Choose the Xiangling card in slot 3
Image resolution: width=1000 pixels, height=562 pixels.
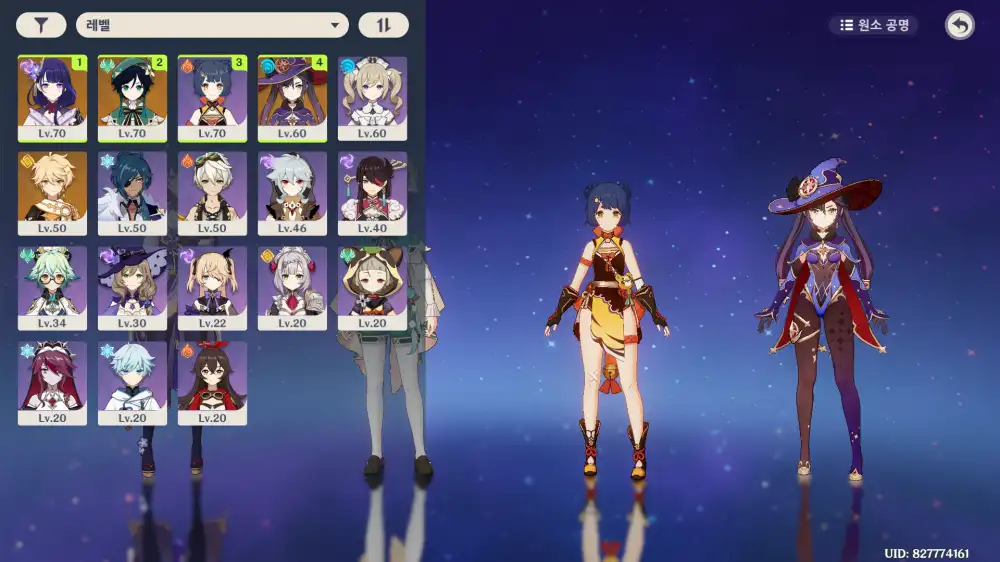click(x=212, y=98)
